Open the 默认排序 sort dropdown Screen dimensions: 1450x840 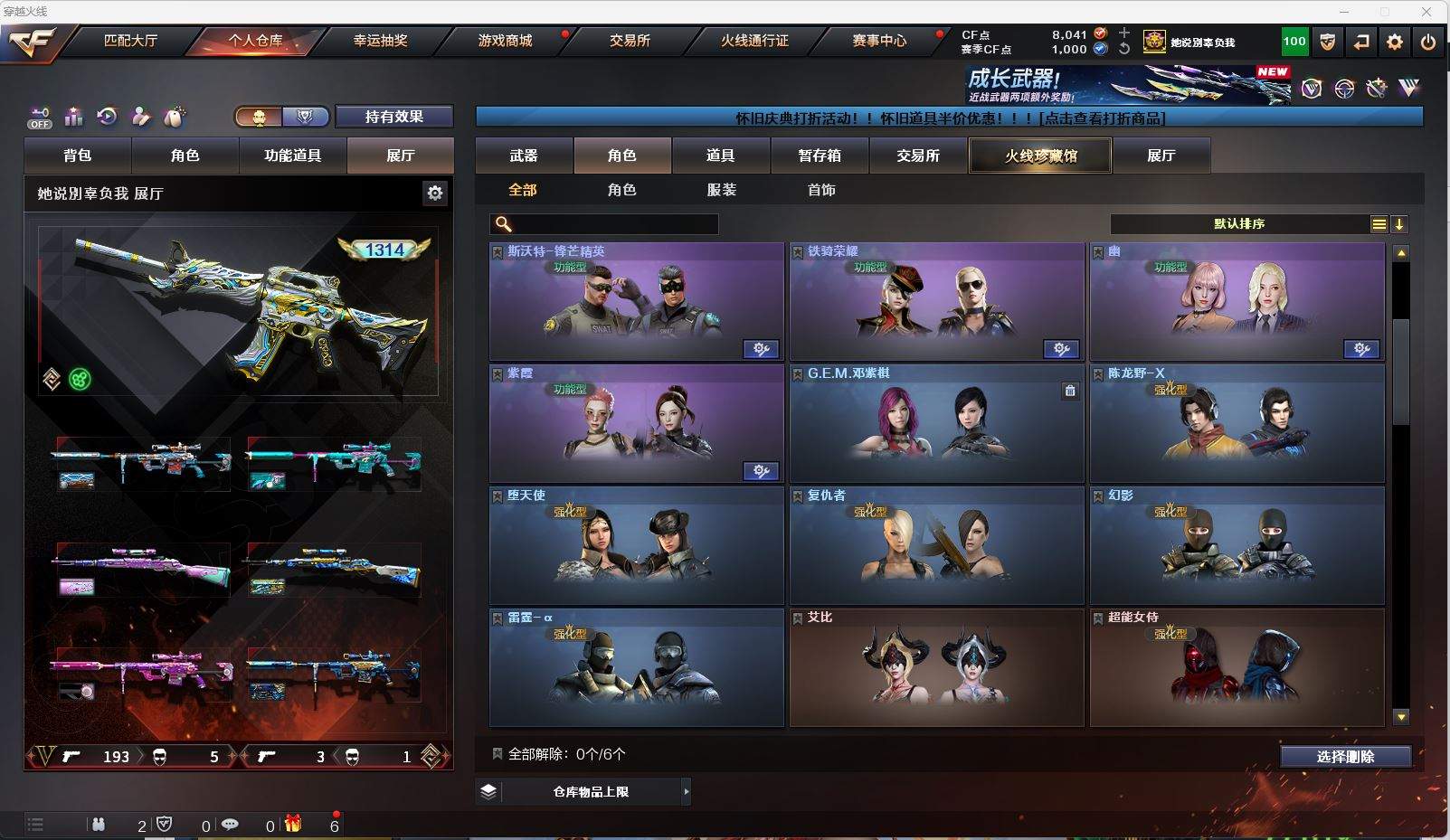(x=1239, y=224)
